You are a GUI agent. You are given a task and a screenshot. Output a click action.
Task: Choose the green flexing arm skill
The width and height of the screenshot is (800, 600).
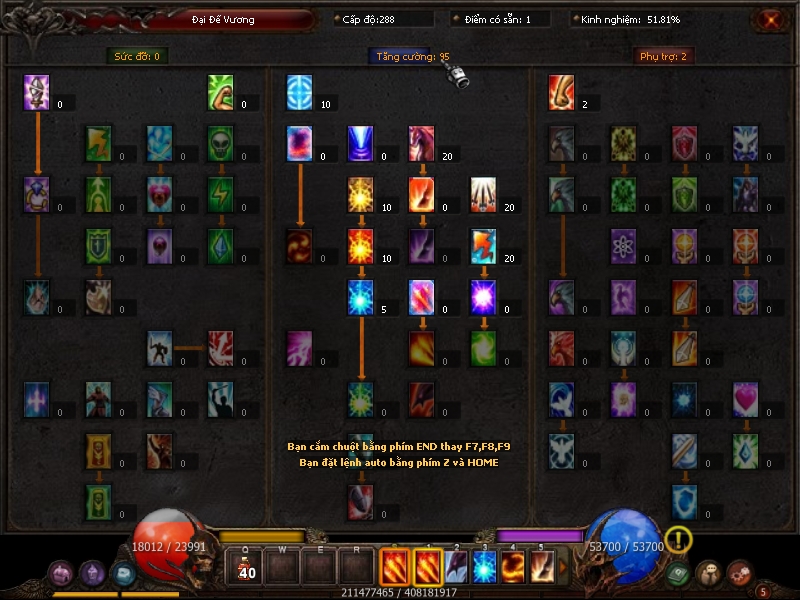coord(221,93)
